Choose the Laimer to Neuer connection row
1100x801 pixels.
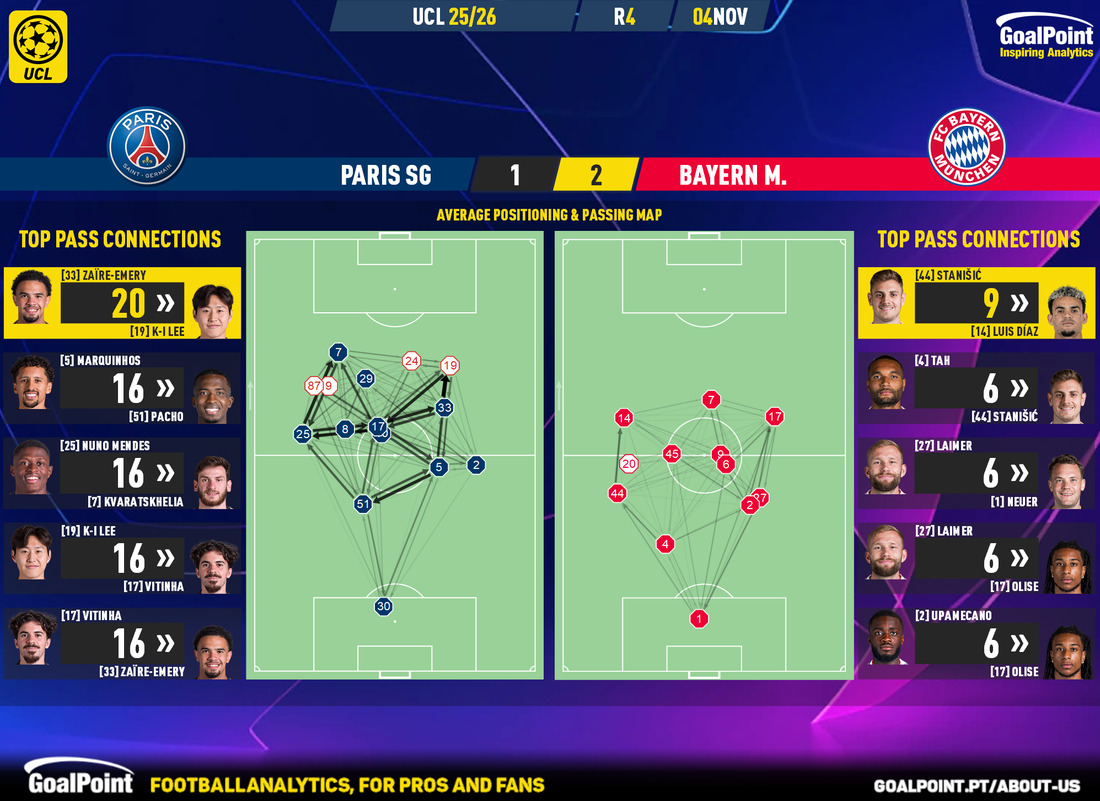point(976,473)
